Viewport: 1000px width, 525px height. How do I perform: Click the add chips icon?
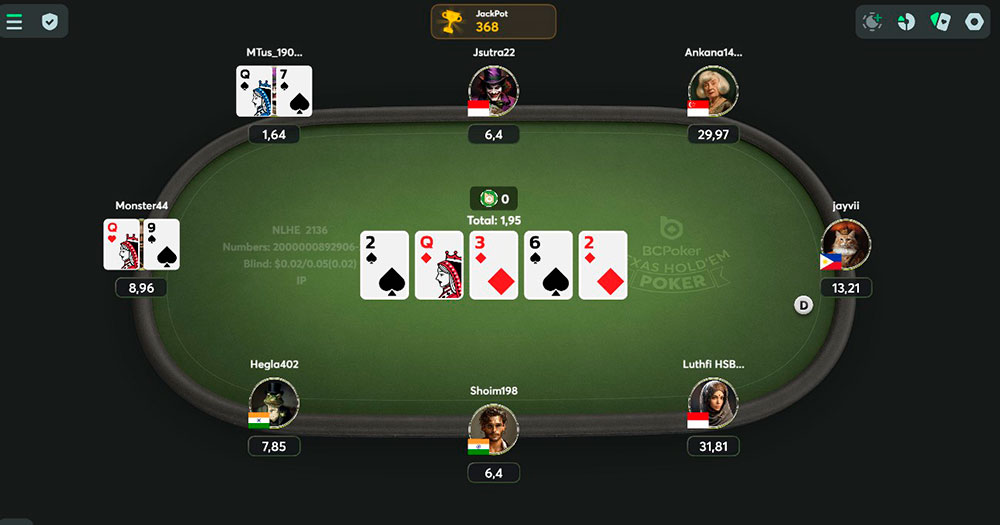tap(873, 21)
